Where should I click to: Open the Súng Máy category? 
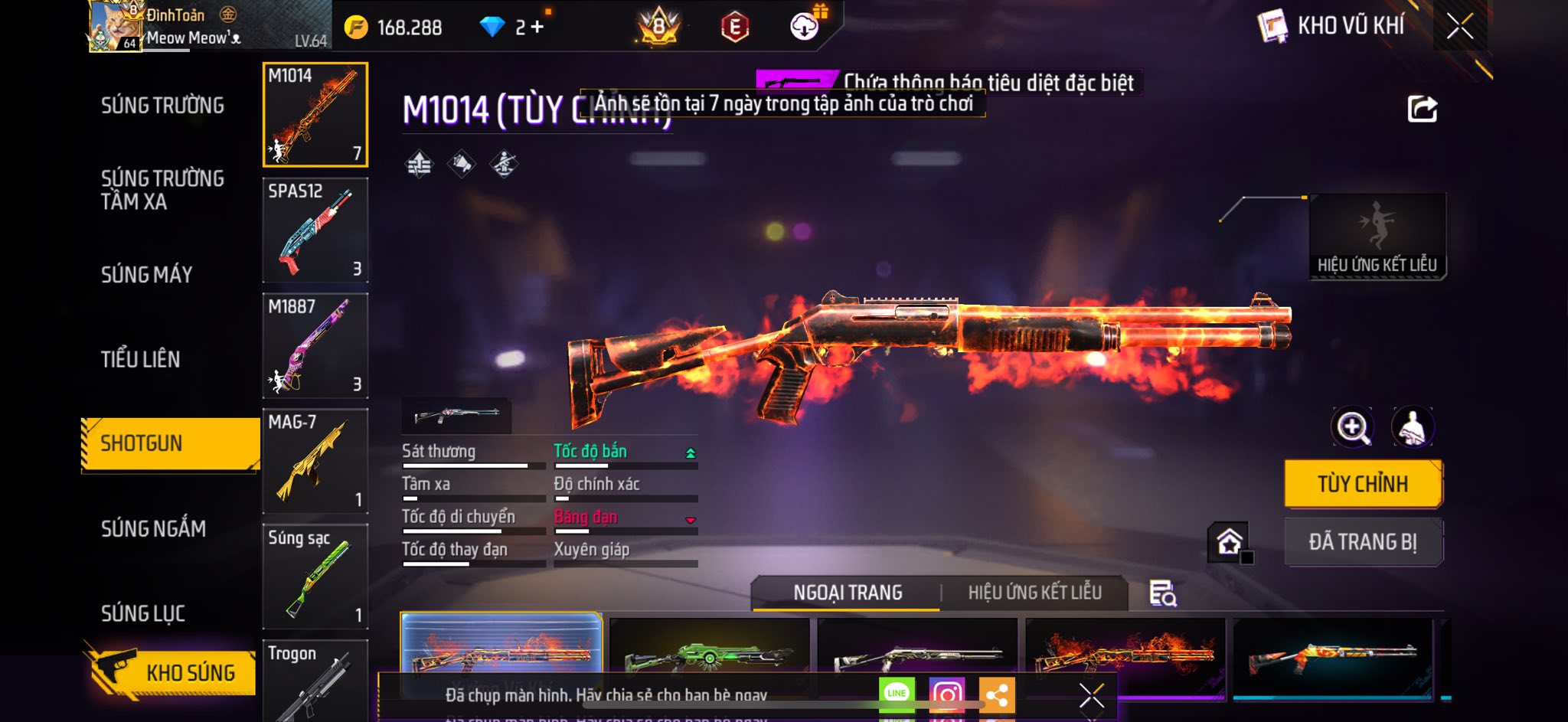(x=147, y=274)
